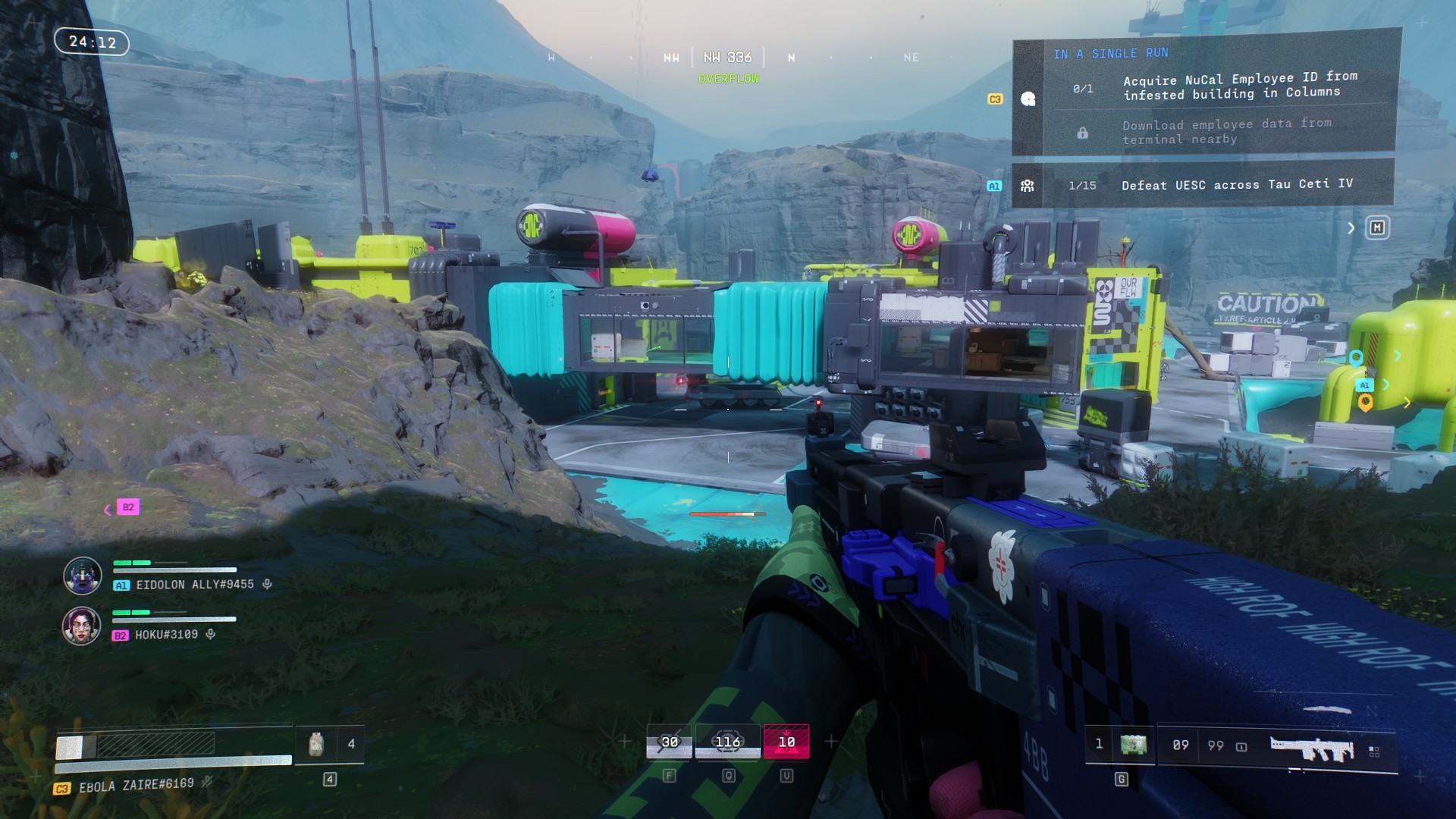Select the green grenade equipment slot
This screenshot has height=819, width=1456.
point(1133,745)
